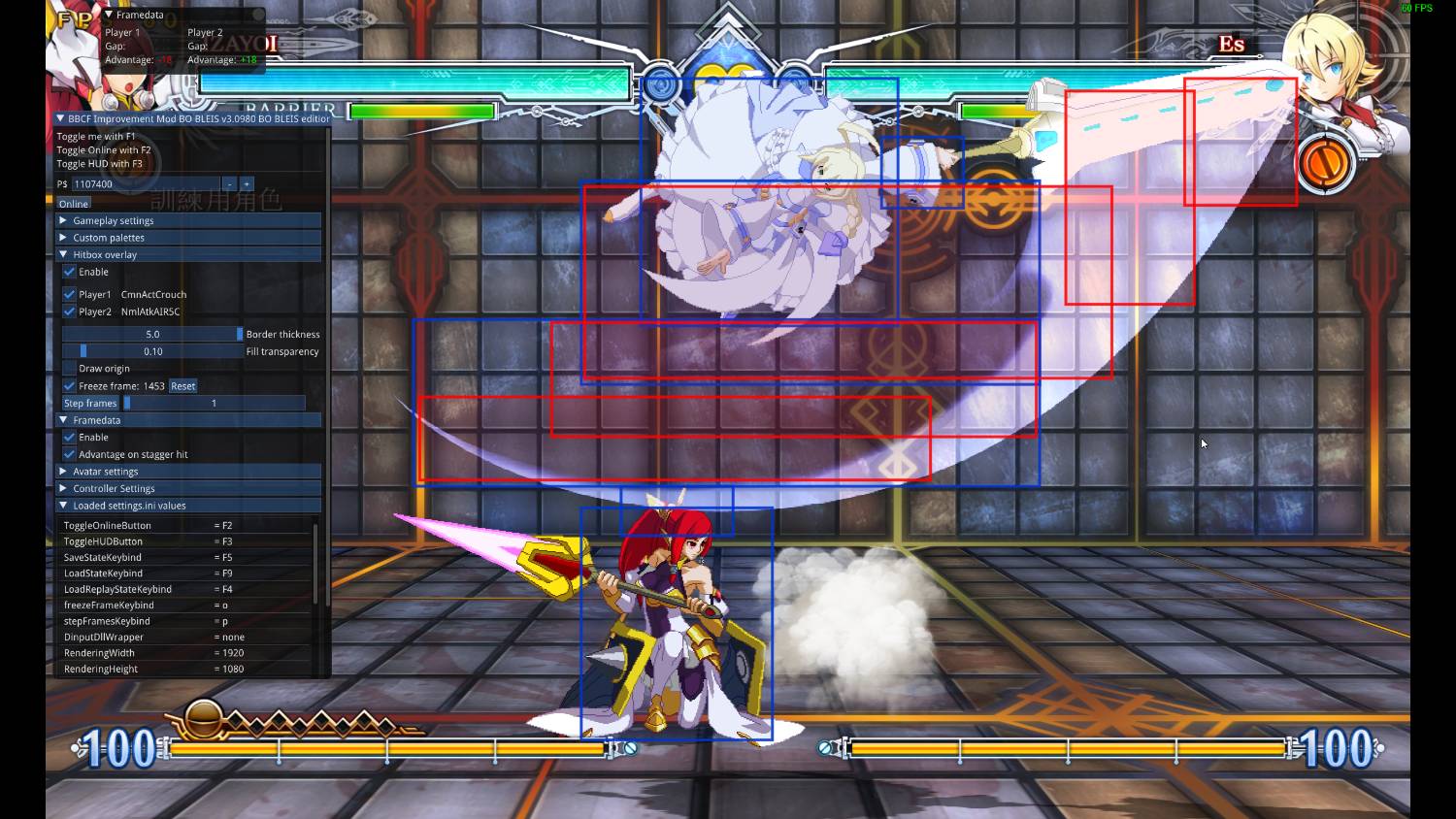Screen dimensions: 1456x819
Task: Collapse the Loaded settings.ini values section
Action: 127,505
